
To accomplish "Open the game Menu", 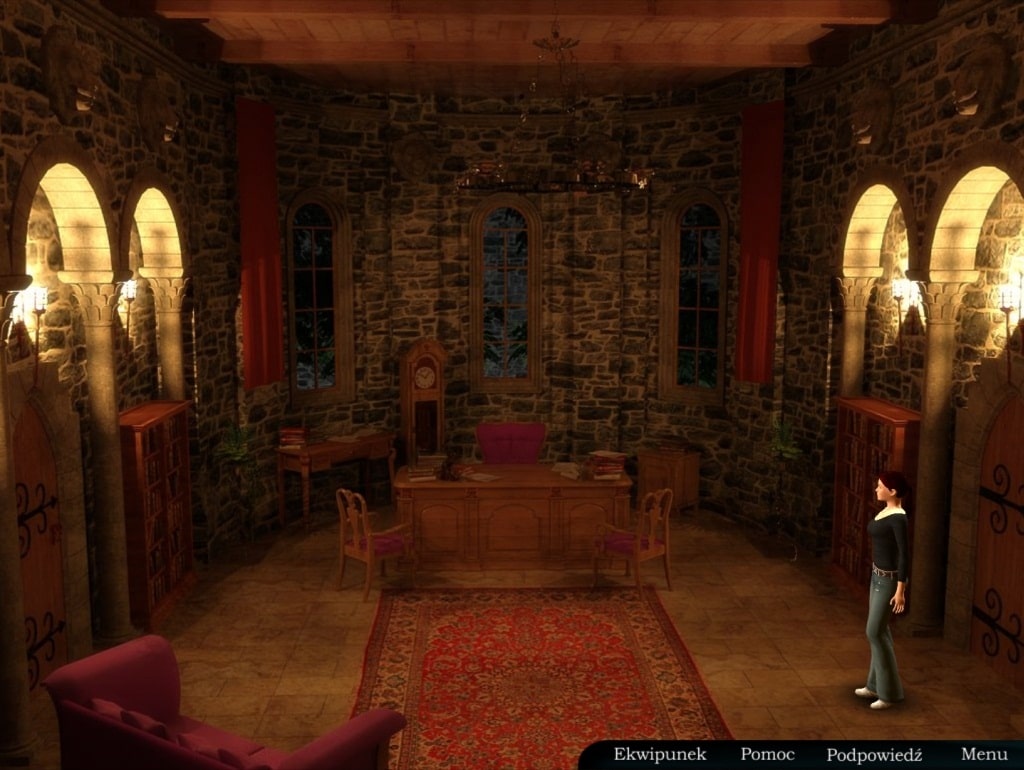I will 984,754.
